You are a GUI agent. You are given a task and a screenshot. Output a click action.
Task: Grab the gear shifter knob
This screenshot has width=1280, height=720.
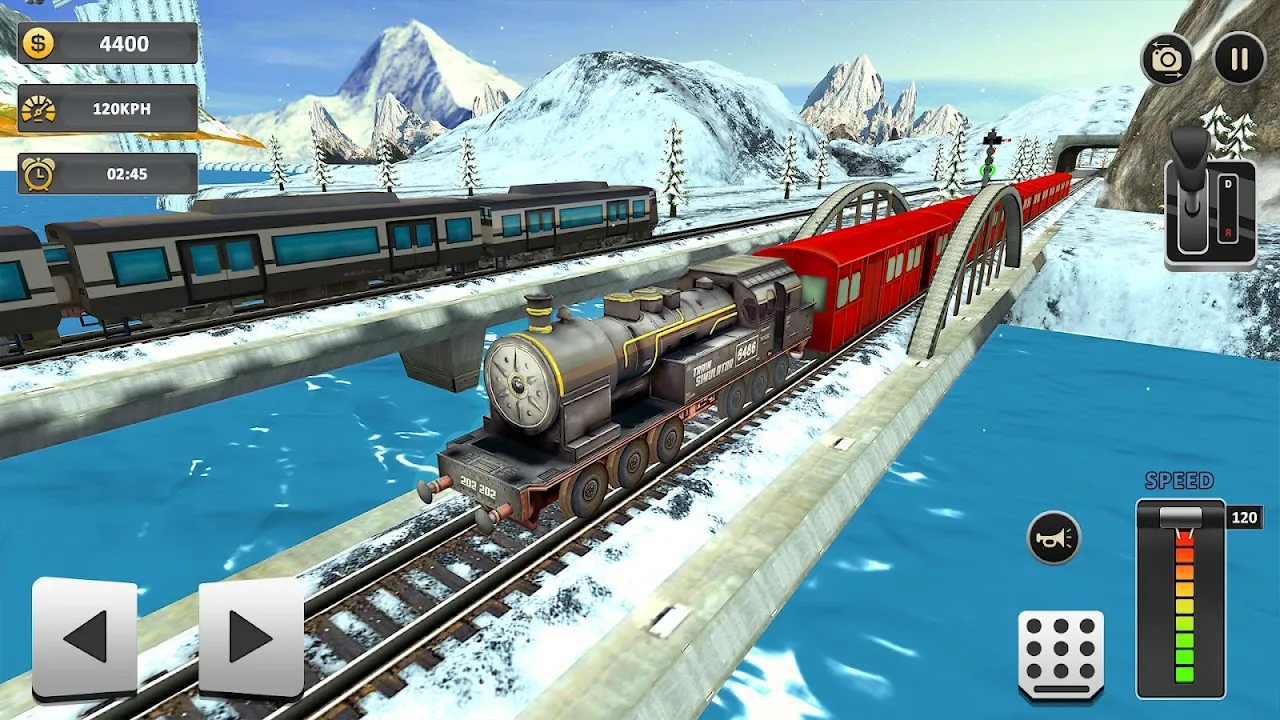[x=1190, y=147]
